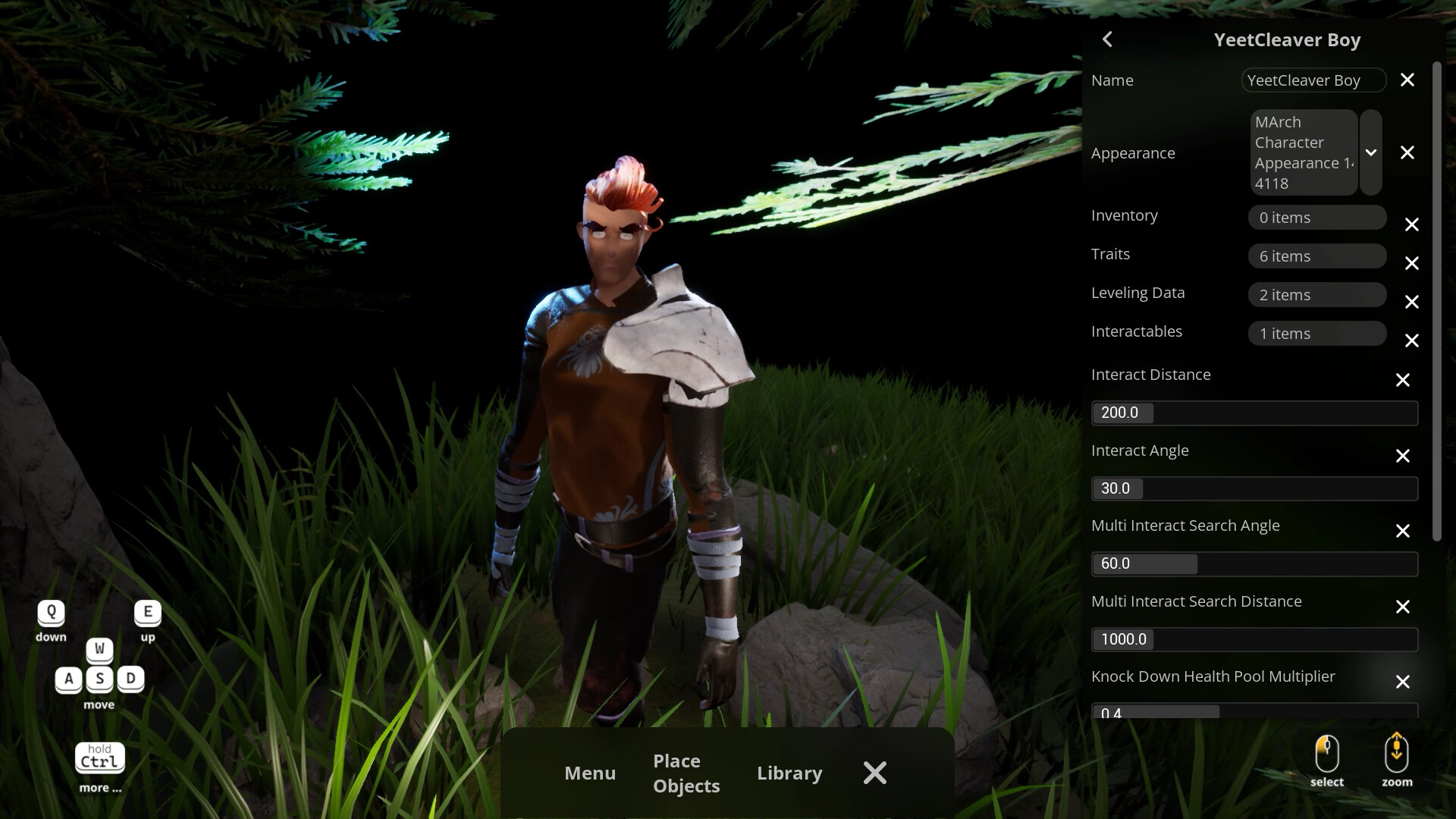Open the Interactables list showing 1 items

click(1317, 334)
